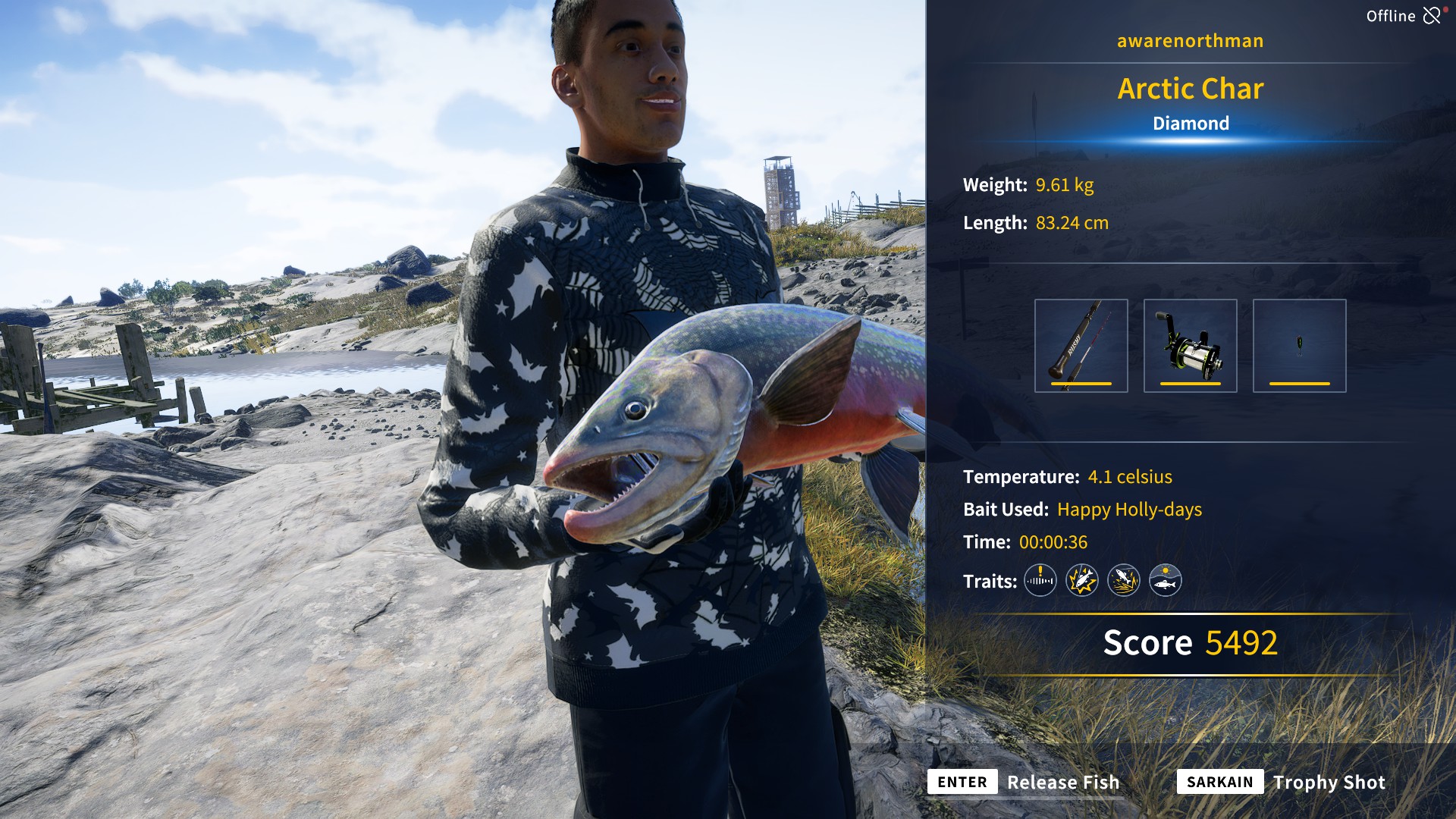Click the disconnected network icon beside Offline

tap(1432, 14)
